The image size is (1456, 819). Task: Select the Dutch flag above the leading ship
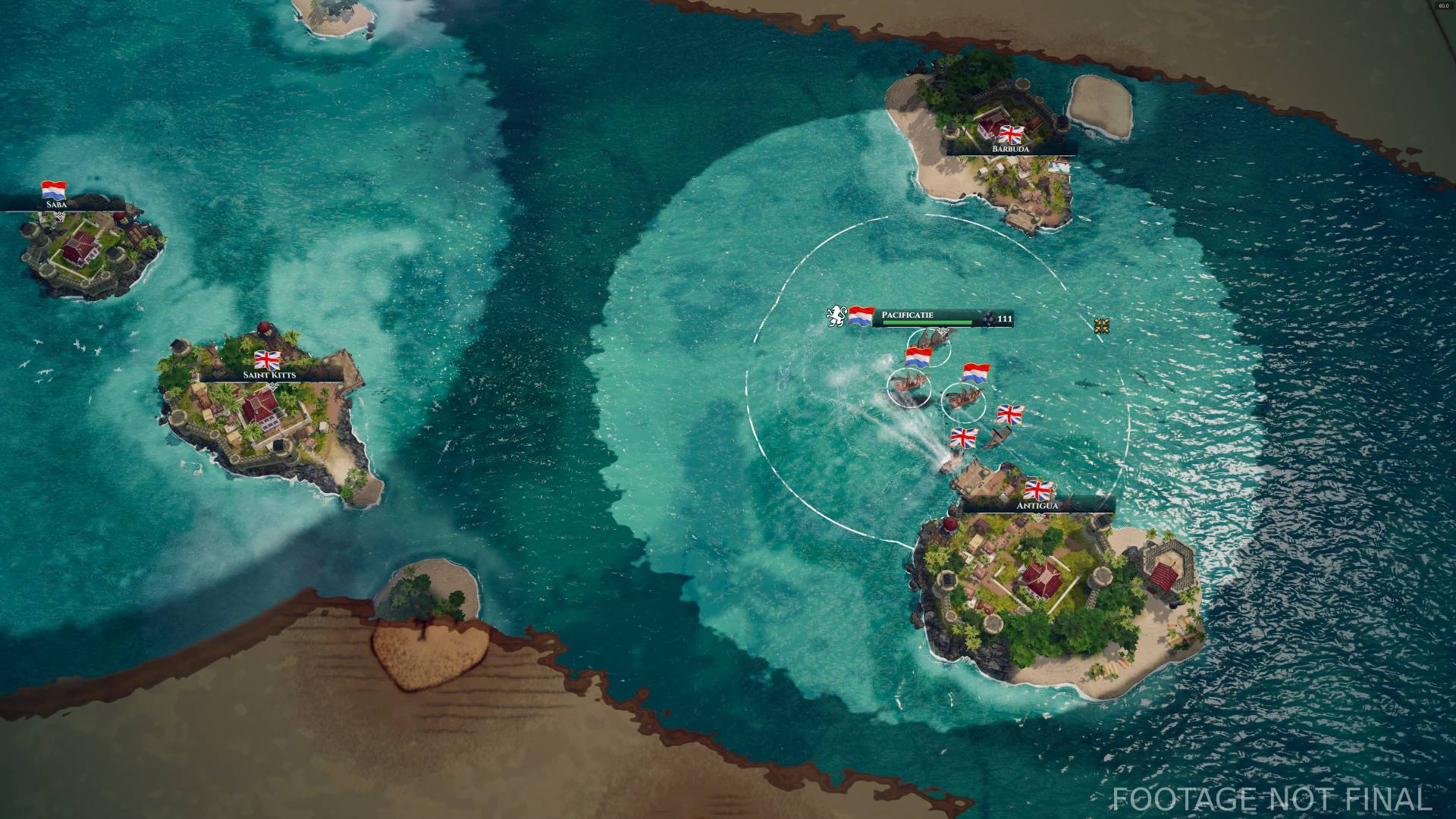point(918,358)
